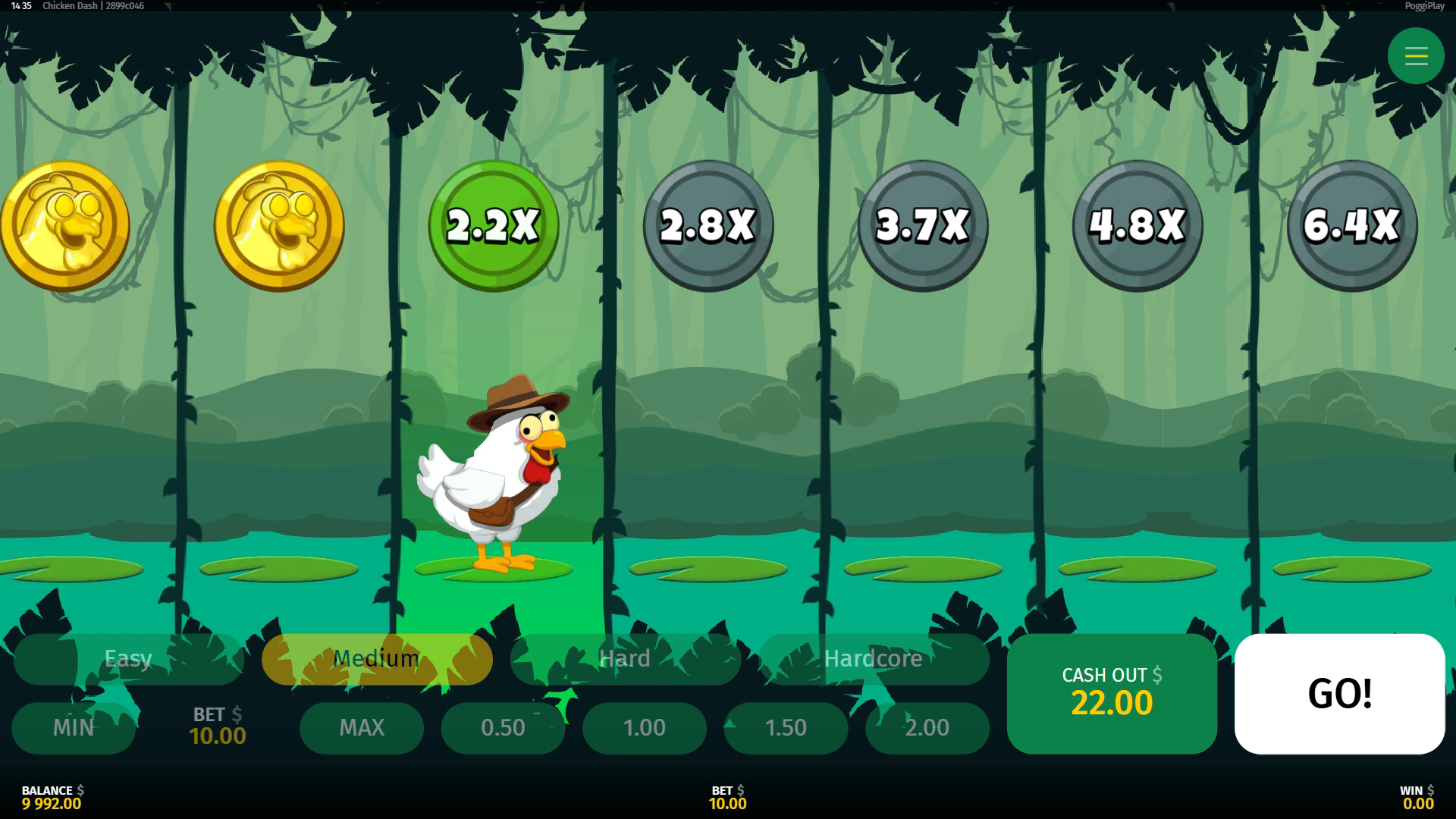Select Easy difficulty
1456x819 pixels.
128,658
